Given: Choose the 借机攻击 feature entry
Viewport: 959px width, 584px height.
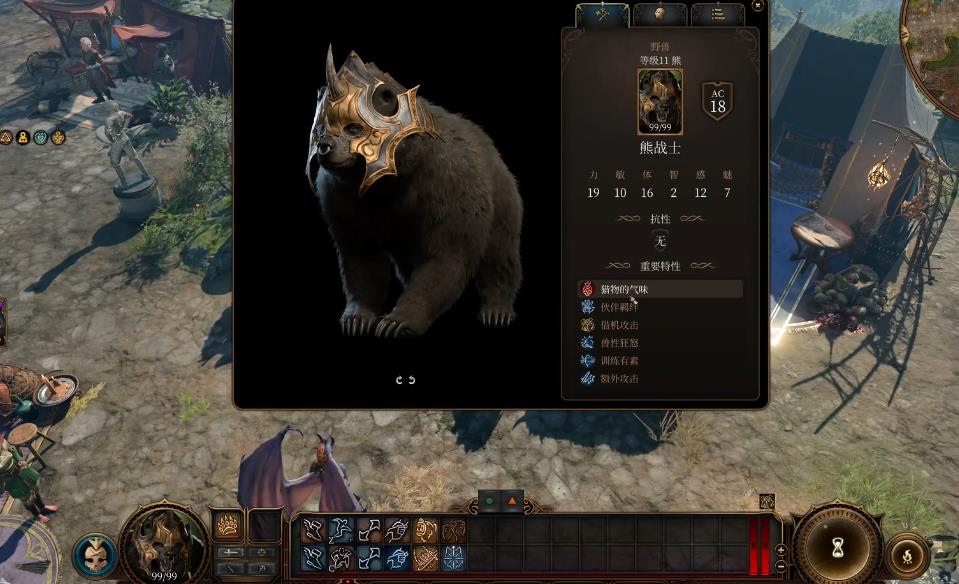Looking at the screenshot, I should point(619,325).
